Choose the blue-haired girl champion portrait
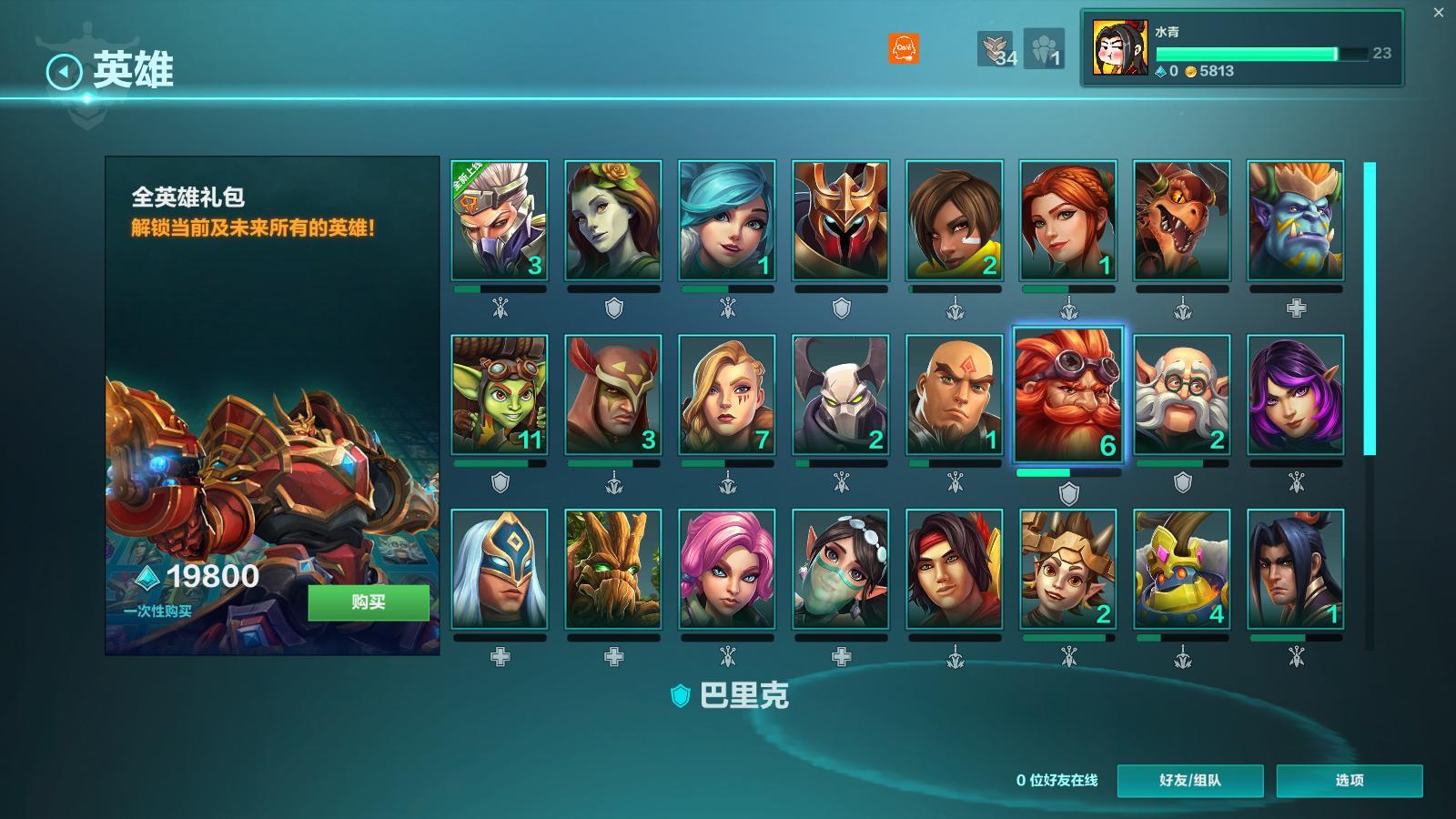 click(727, 220)
